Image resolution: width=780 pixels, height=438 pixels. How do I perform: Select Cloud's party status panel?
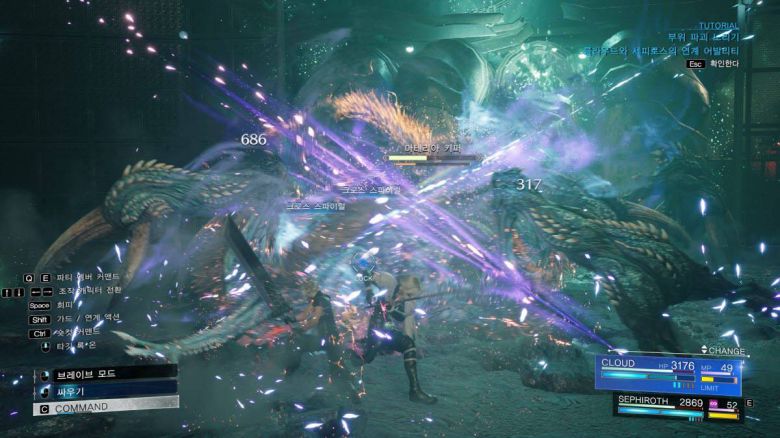click(668, 371)
